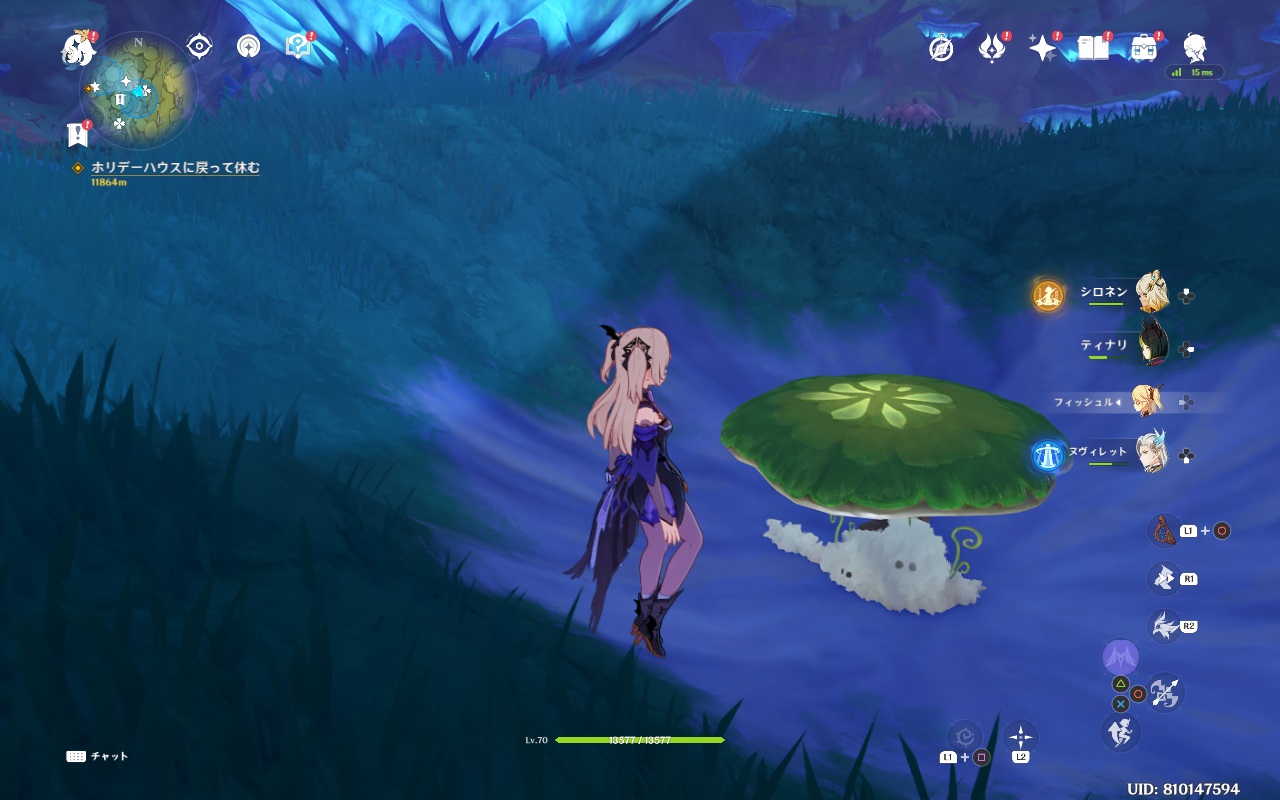
Task: Select the ホリデーハウスに戻って休む quest tracker
Action: (175, 168)
